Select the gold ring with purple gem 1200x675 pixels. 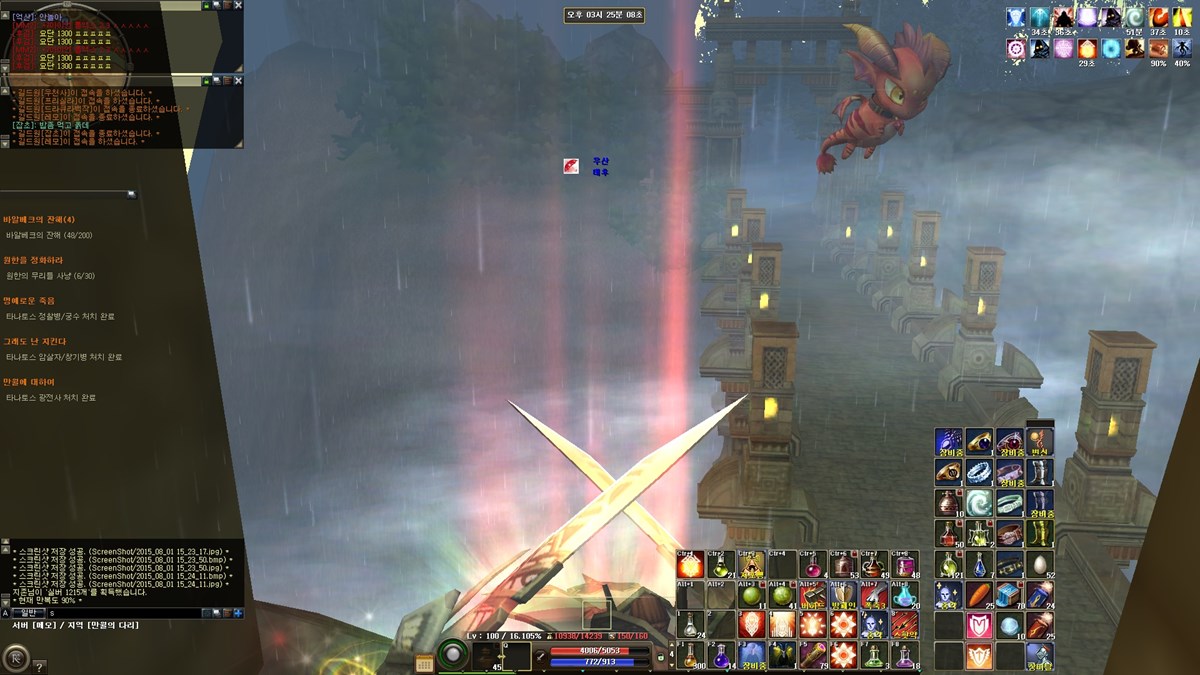coord(979,441)
